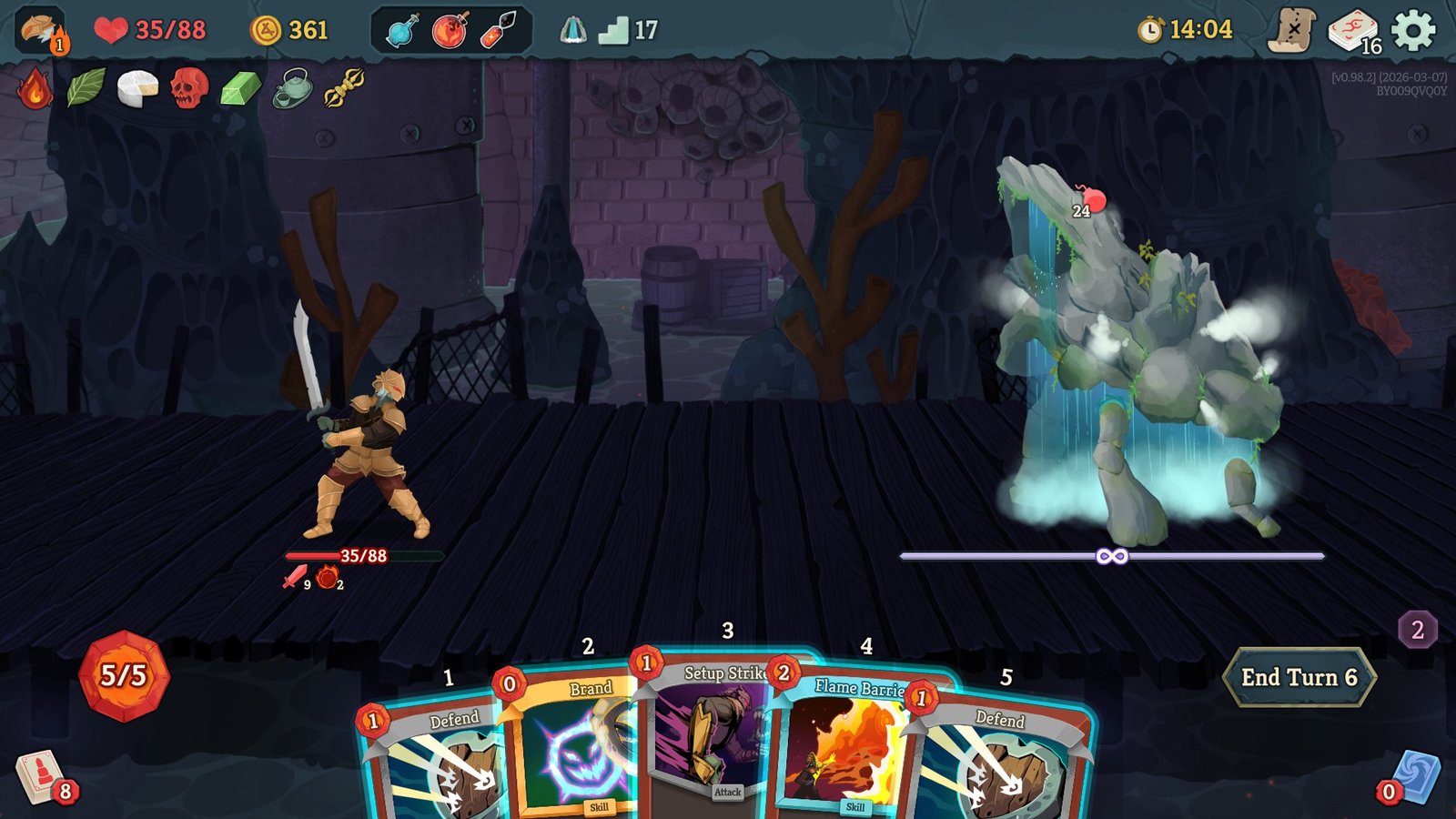Image resolution: width=1456 pixels, height=819 pixels.
Task: Check the golden vajra relic
Action: click(345, 88)
